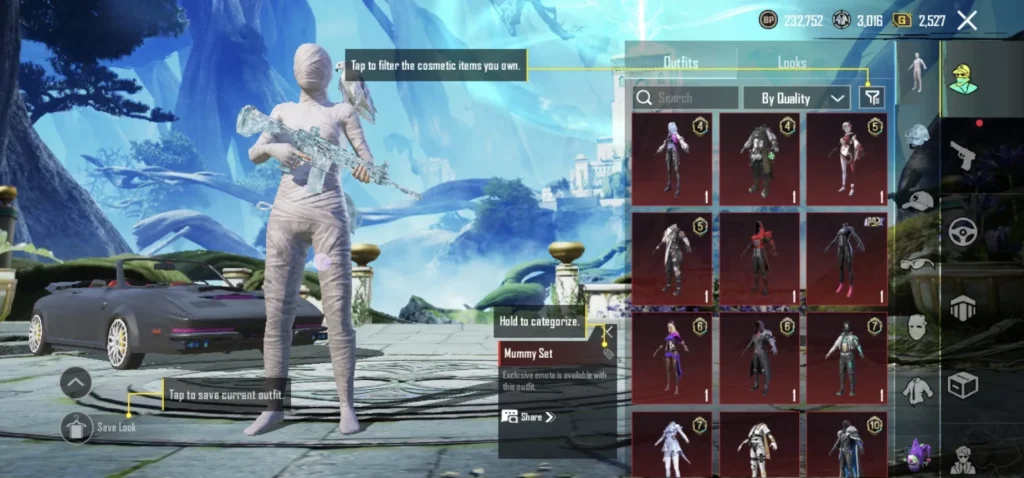
Task: Close the Mummy Set info panel
Action: [x=606, y=333]
